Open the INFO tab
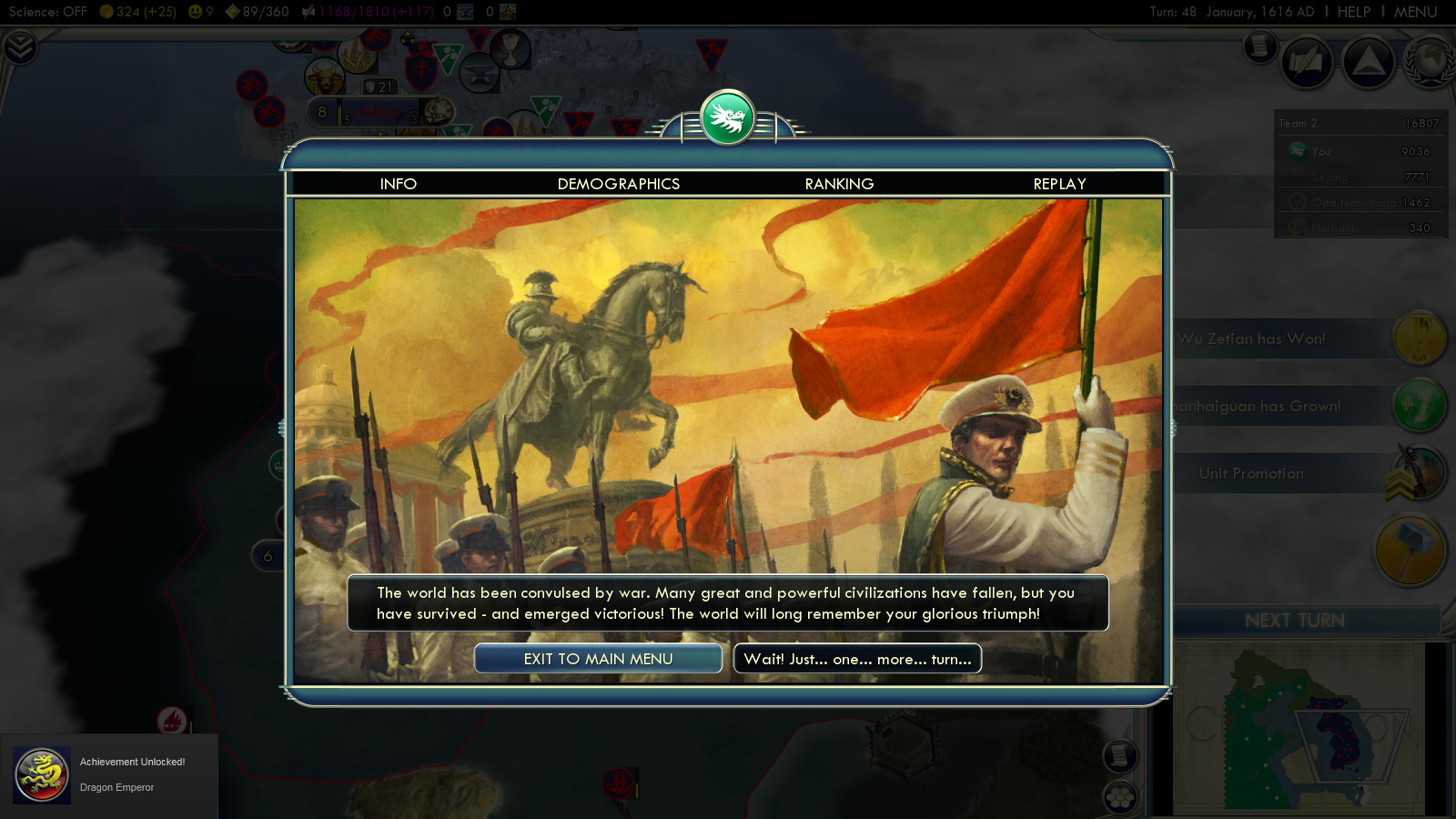 (x=398, y=184)
